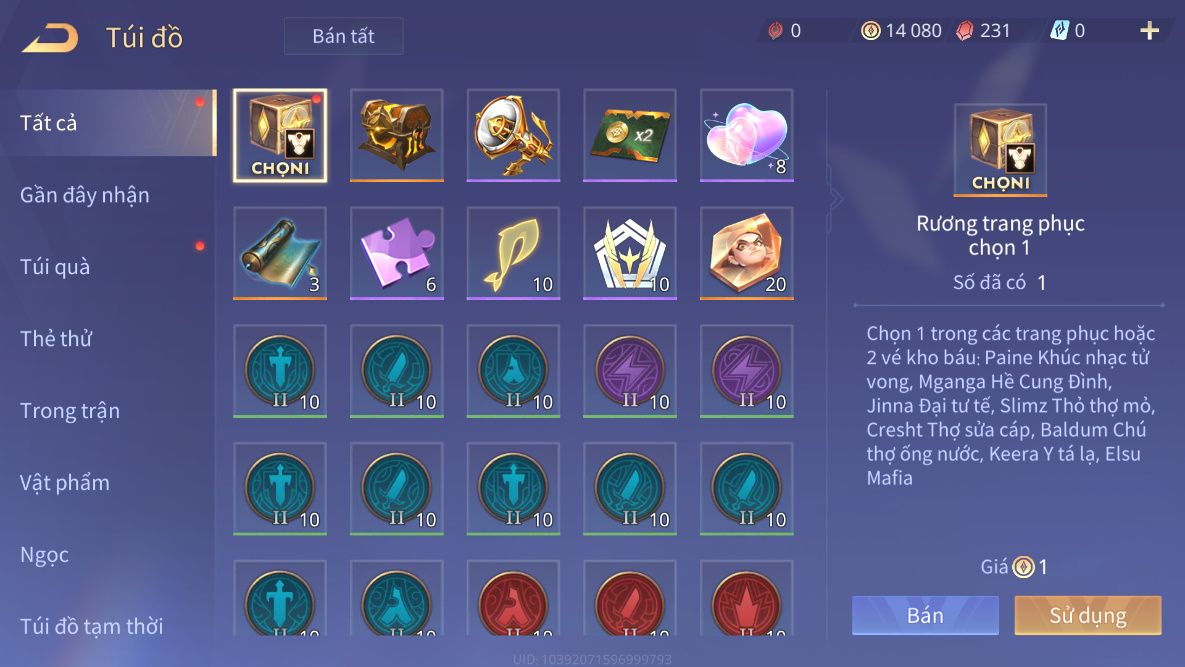Screen dimensions: 1185x667
Task: Sell the item with Bán button
Action: (x=925, y=616)
